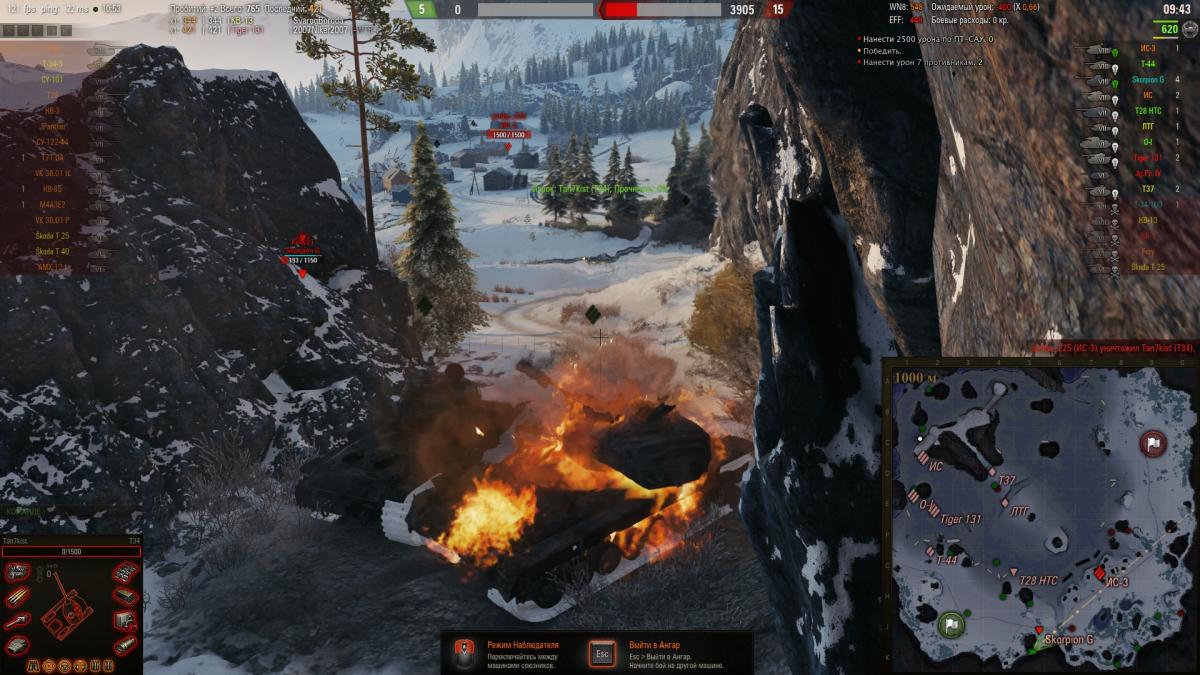The height and width of the screenshot is (675, 1200).
Task: Click the green base flag on the minimap
Action: tap(951, 624)
